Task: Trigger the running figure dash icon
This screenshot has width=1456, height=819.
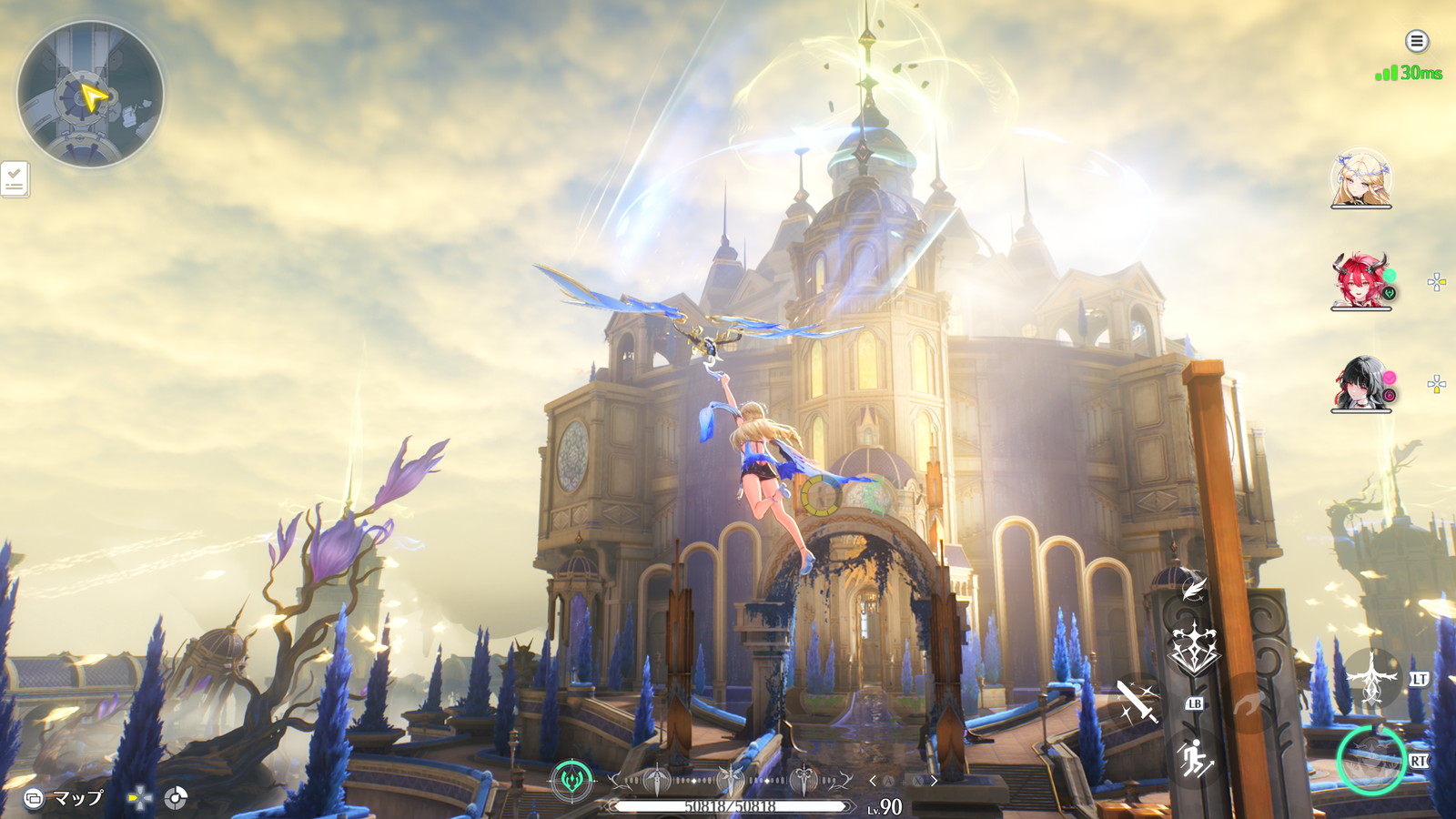Action: pyautogui.click(x=1193, y=759)
